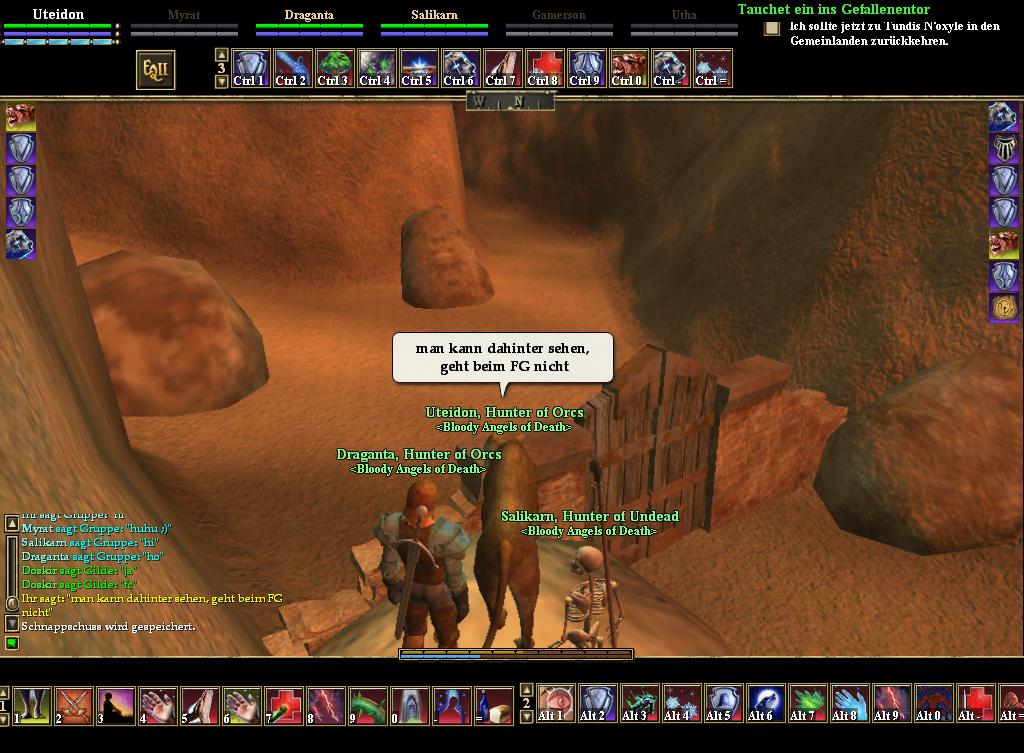Trigger the Ctrl 5 blue starburst spell
The image size is (1024, 753).
tap(417, 68)
